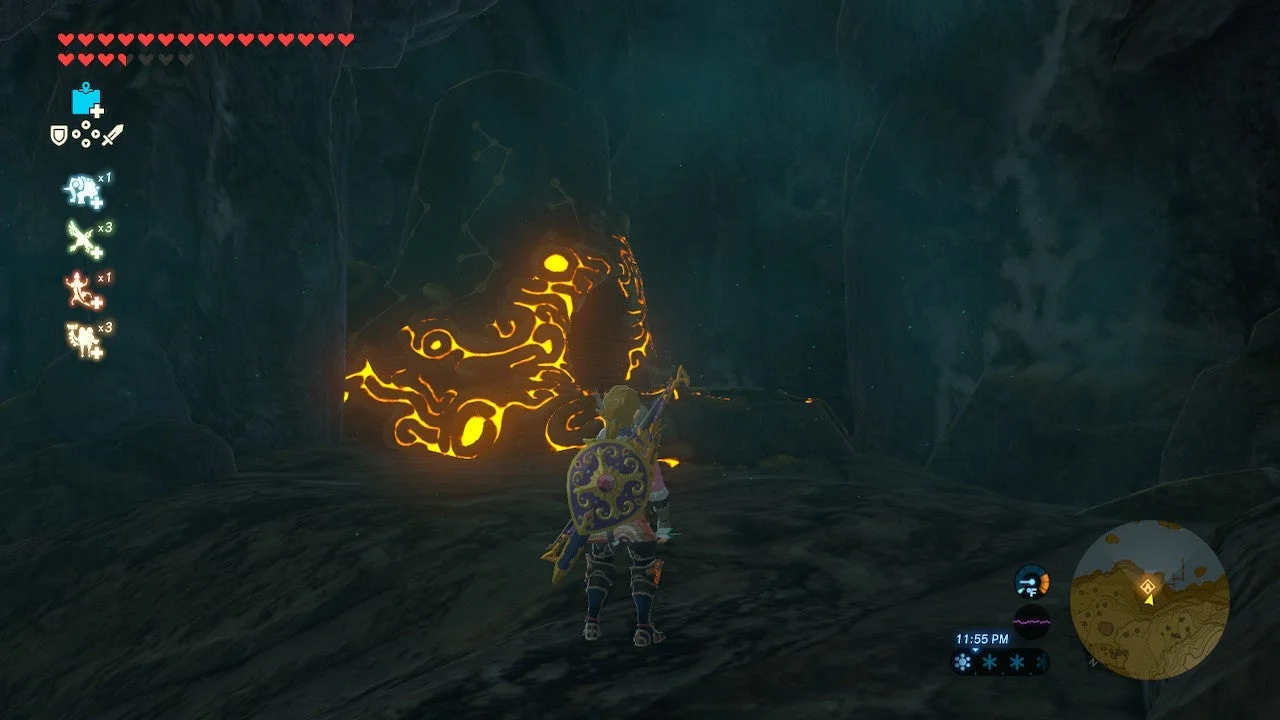
Task: Toggle the purple noise detection meter
Action: click(x=1033, y=621)
